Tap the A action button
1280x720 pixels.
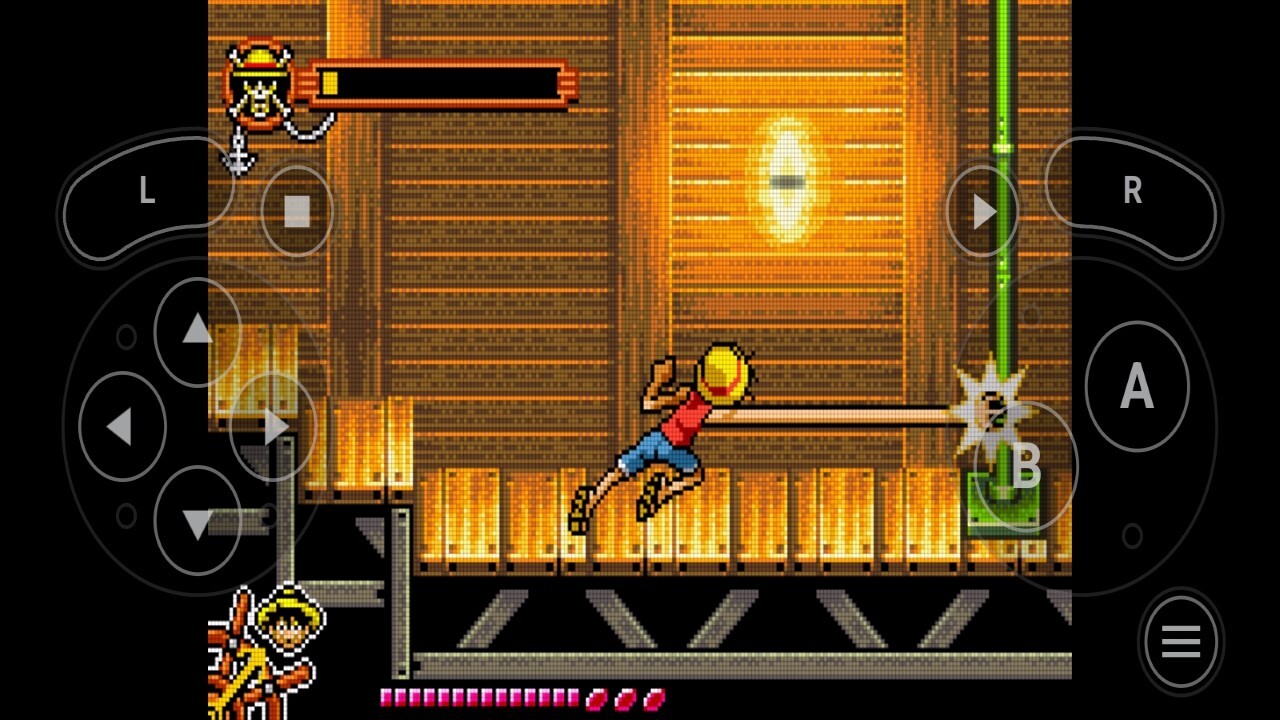coord(1136,386)
